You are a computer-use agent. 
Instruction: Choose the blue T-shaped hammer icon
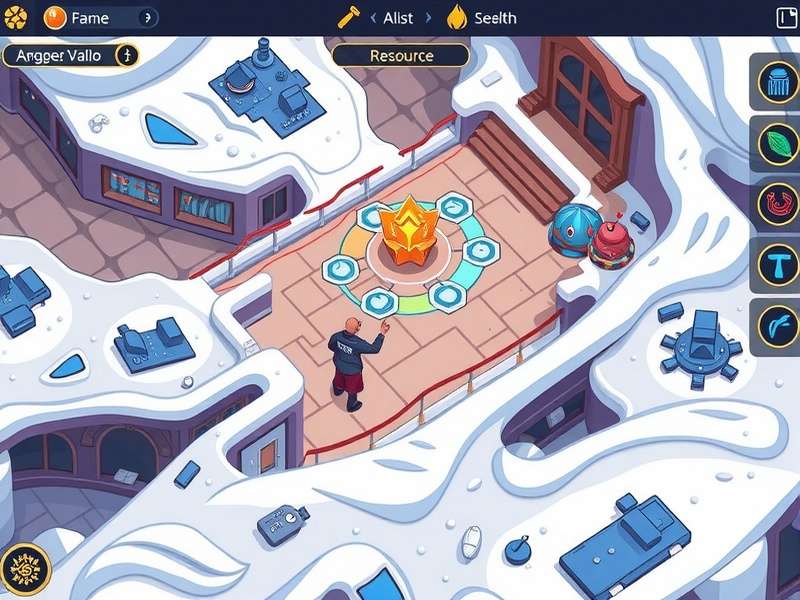(776, 265)
